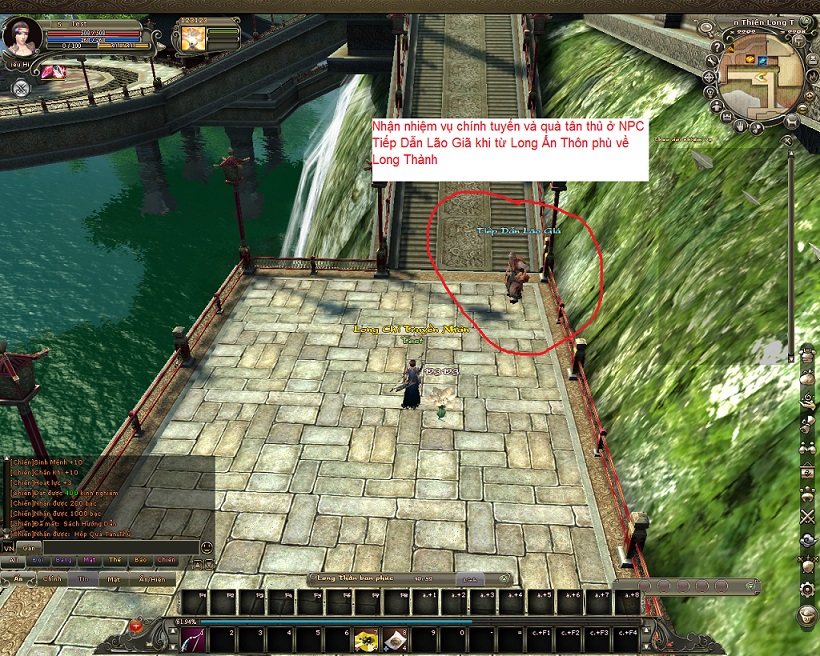Toggle the Ẩn/Hiện chat visibility button
This screenshot has width=820, height=656.
pyautogui.click(x=152, y=579)
